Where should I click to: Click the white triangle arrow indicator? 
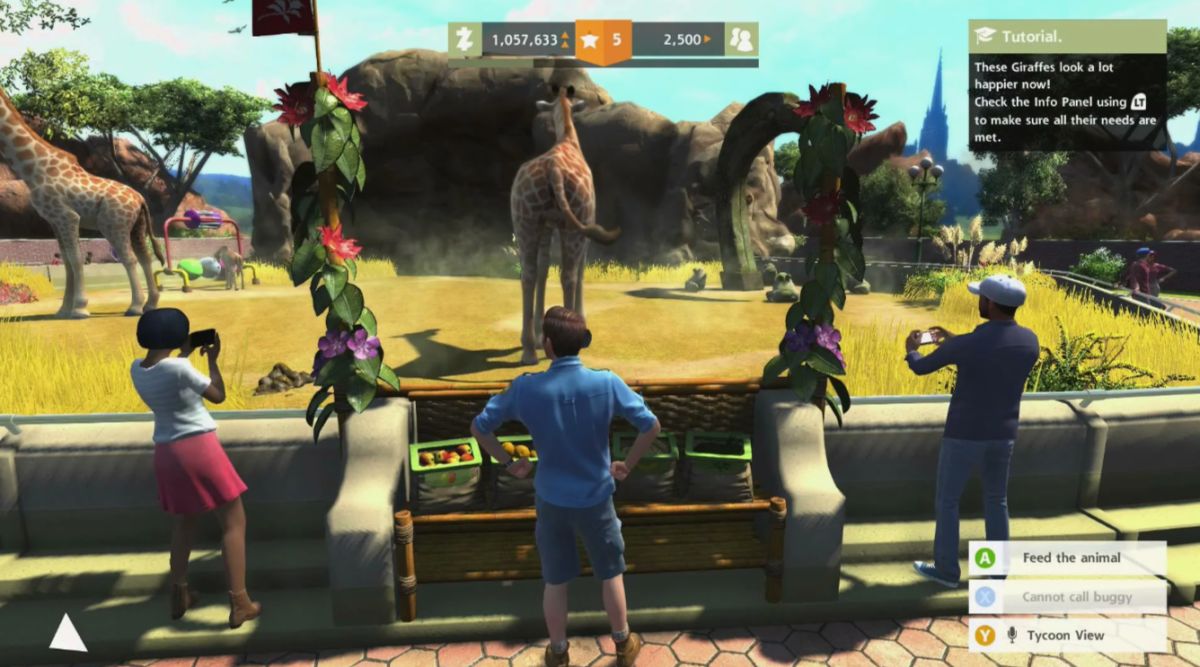(x=67, y=633)
